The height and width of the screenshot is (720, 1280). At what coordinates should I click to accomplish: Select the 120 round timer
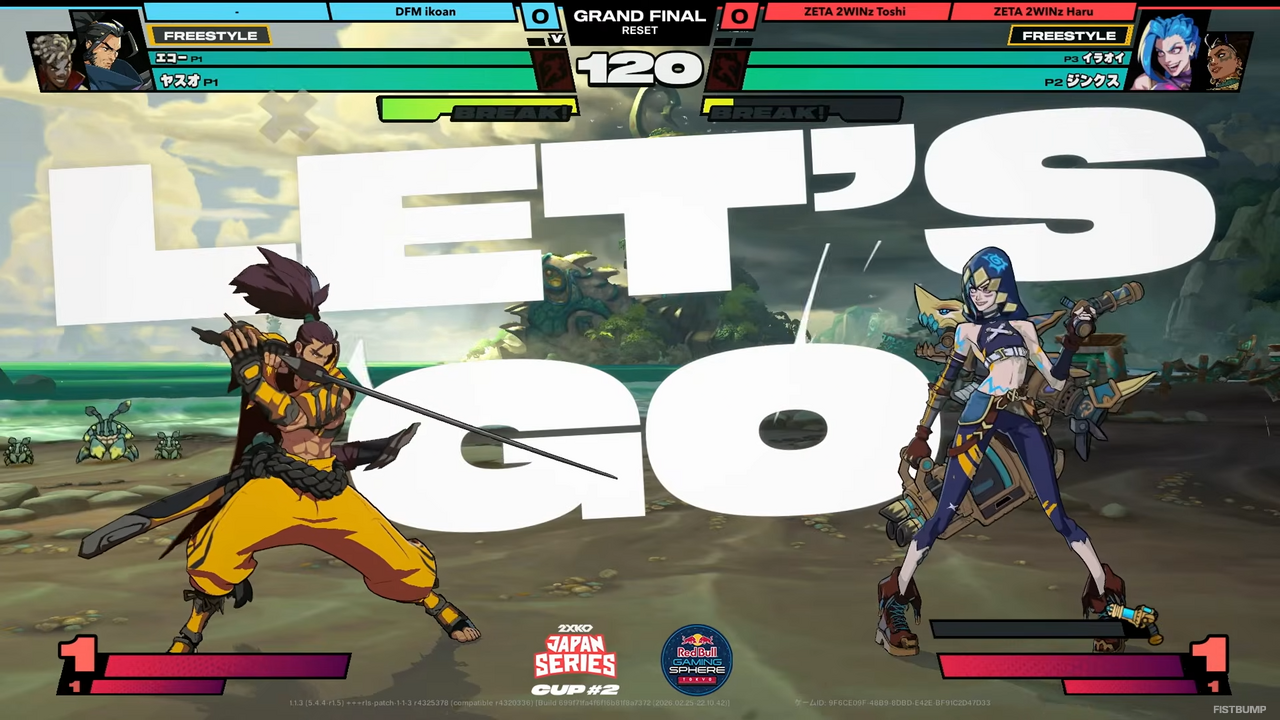click(640, 70)
